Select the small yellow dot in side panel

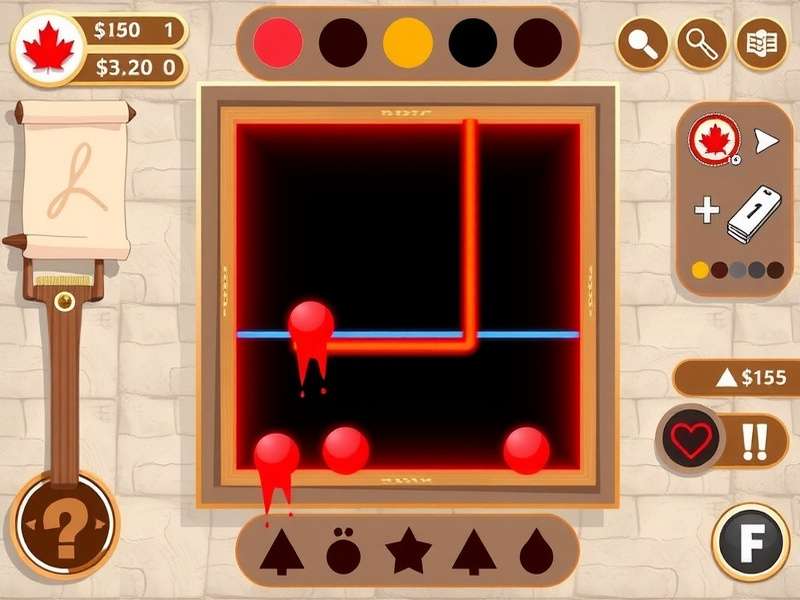pos(701,270)
